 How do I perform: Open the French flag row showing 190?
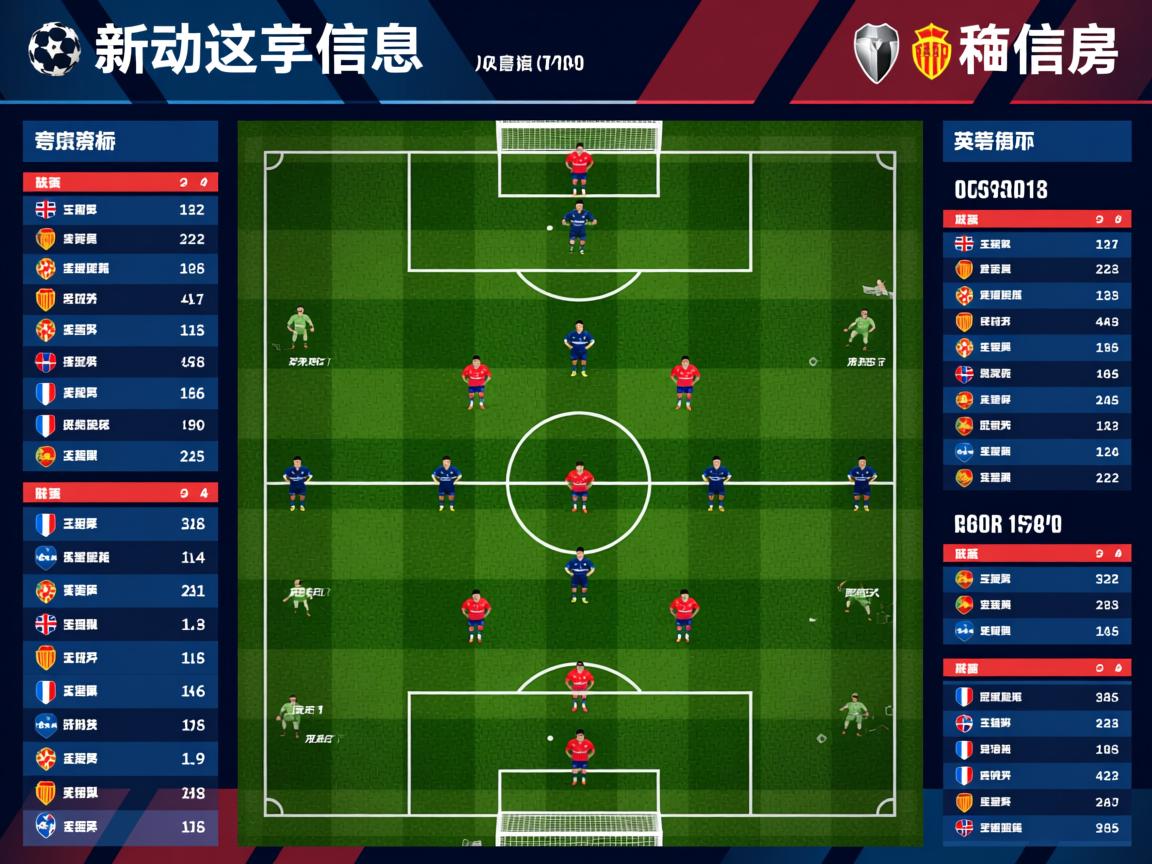120,425
